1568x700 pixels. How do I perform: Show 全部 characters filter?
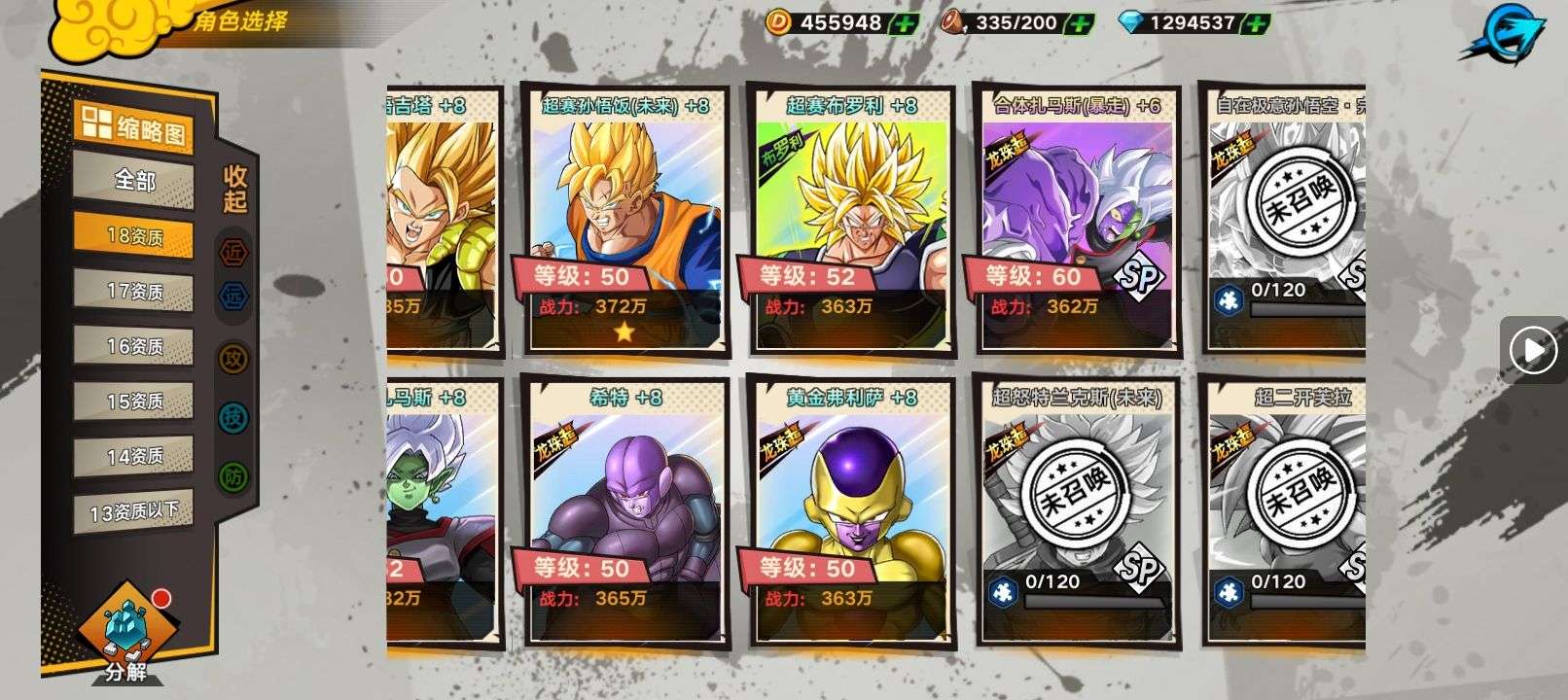(x=133, y=181)
